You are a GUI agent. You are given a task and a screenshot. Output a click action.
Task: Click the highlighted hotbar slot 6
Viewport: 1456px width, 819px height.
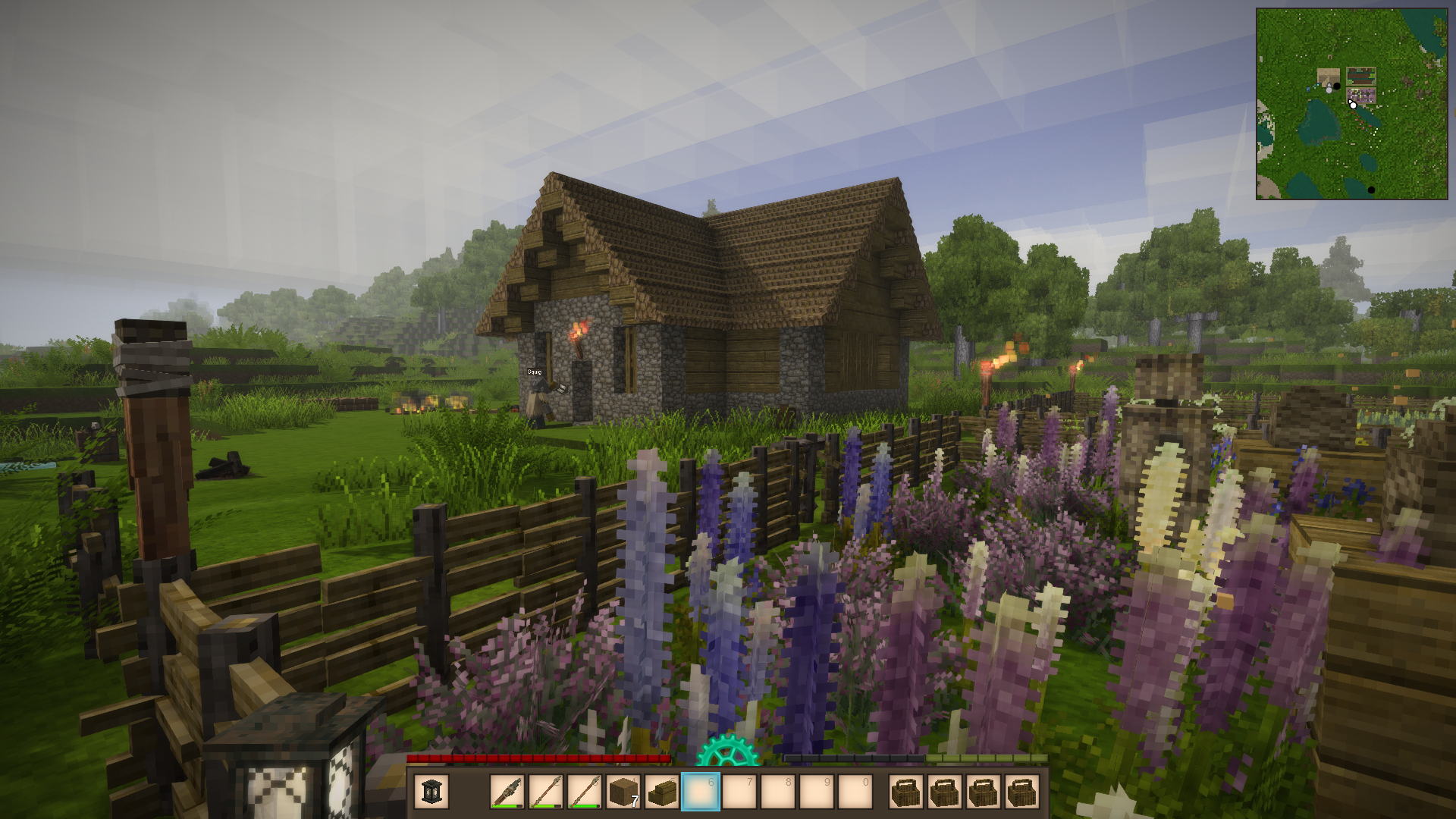tap(701, 792)
